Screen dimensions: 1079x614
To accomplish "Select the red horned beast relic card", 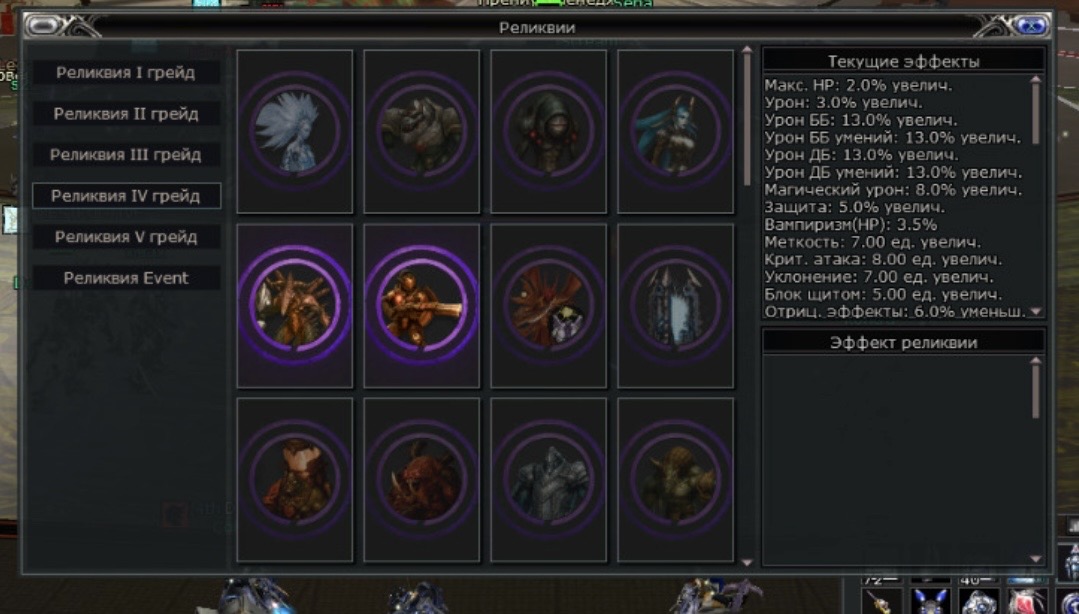I will click(422, 480).
